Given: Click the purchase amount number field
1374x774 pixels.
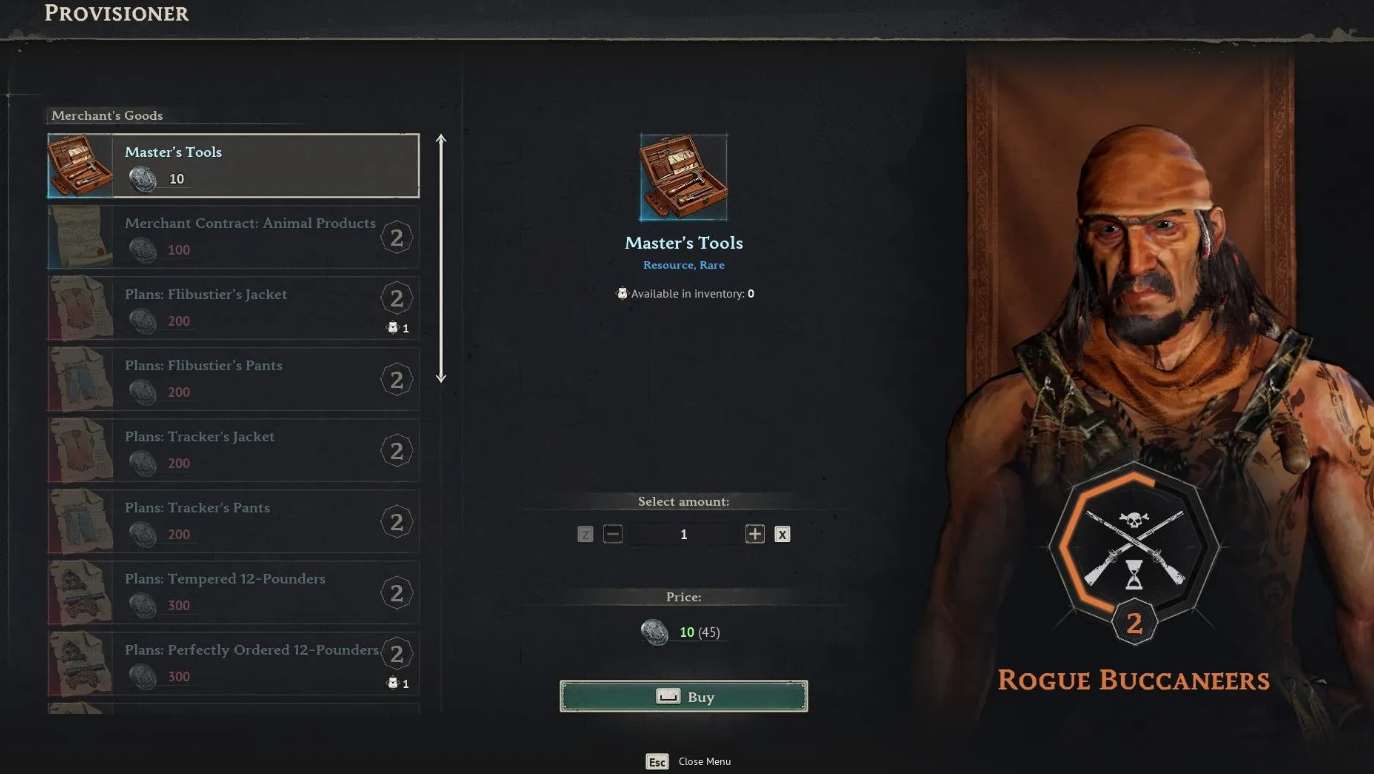Looking at the screenshot, I should tap(684, 534).
